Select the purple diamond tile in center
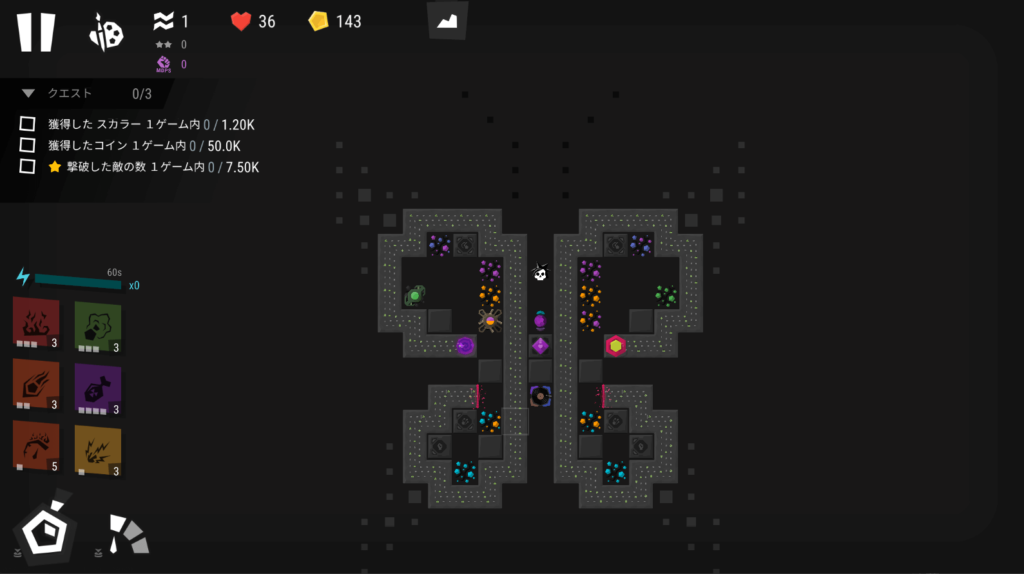 coord(540,346)
